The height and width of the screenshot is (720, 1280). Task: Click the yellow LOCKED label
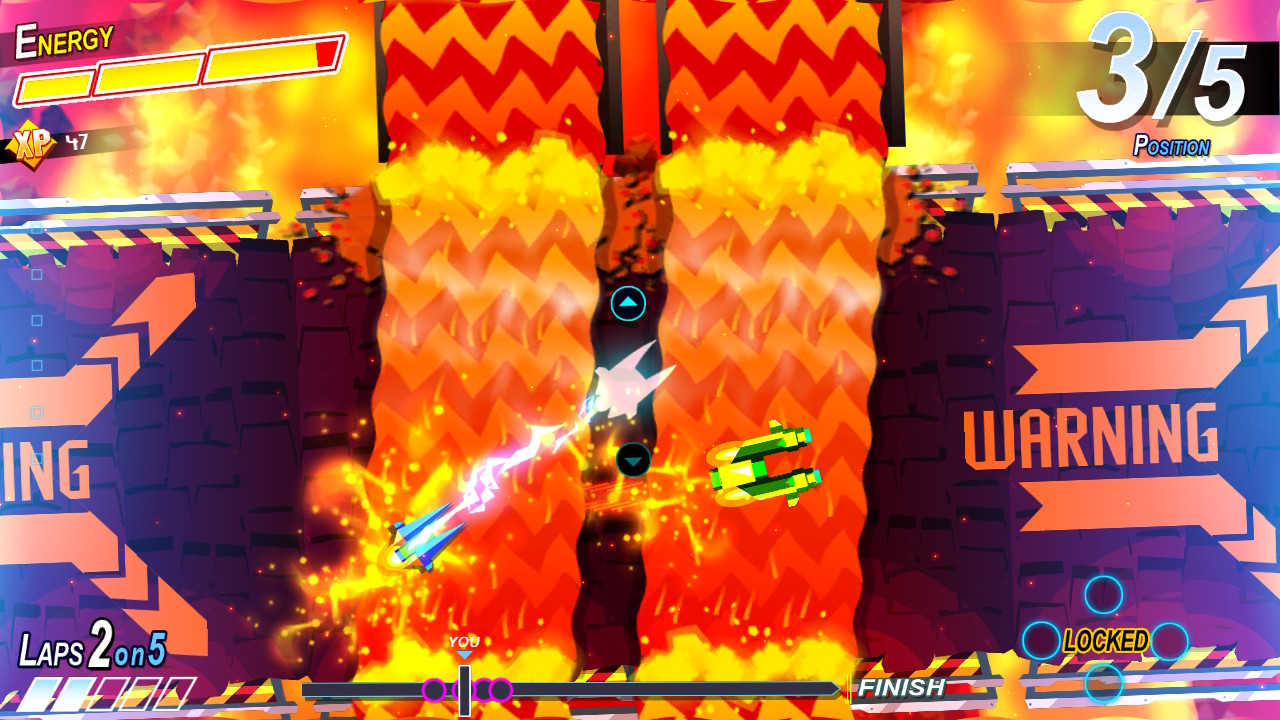(x=1105, y=638)
